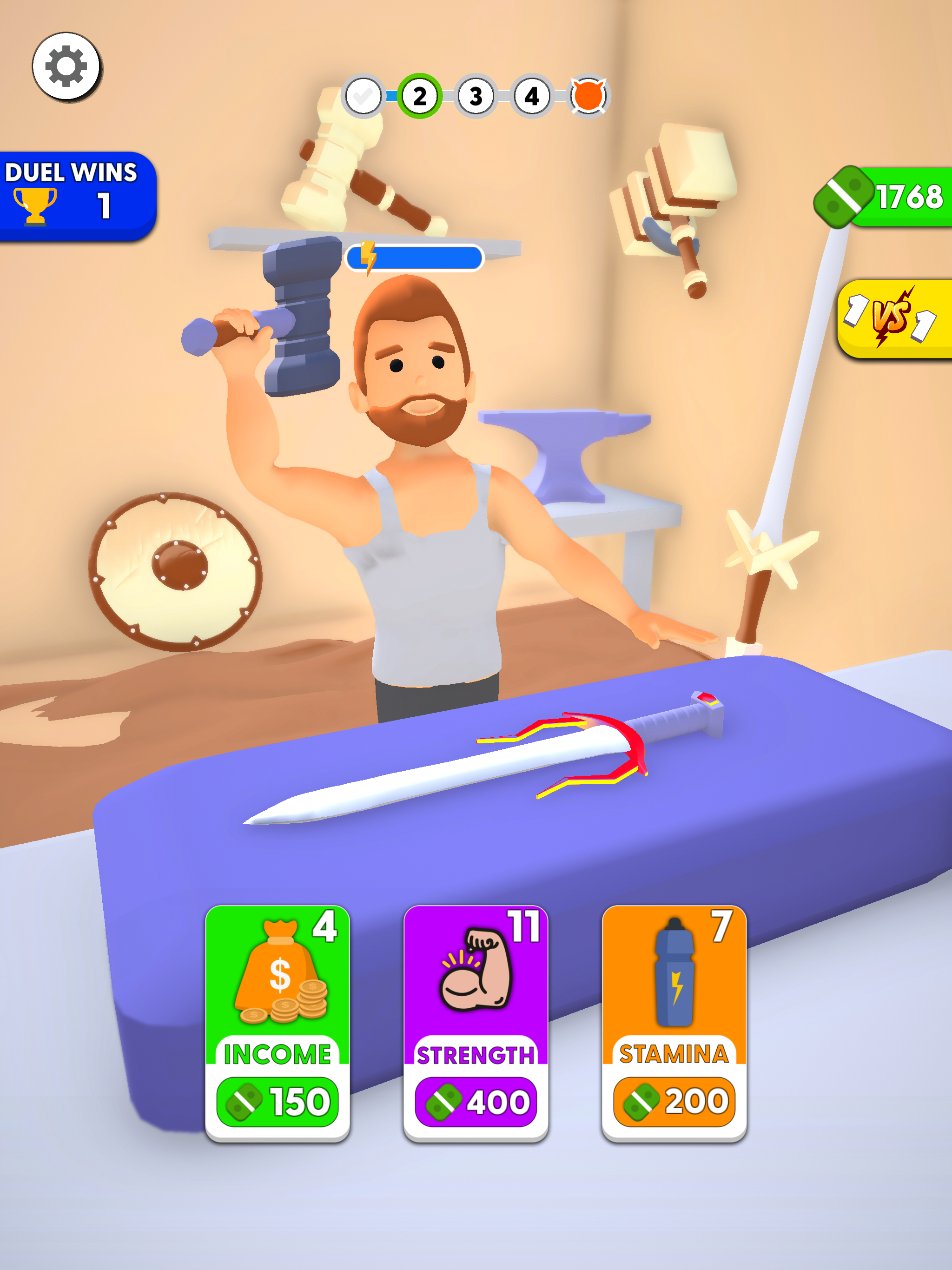This screenshot has height=1270, width=952.
Task: Select stage 3 on the level progress
Action: pyautogui.click(x=476, y=96)
